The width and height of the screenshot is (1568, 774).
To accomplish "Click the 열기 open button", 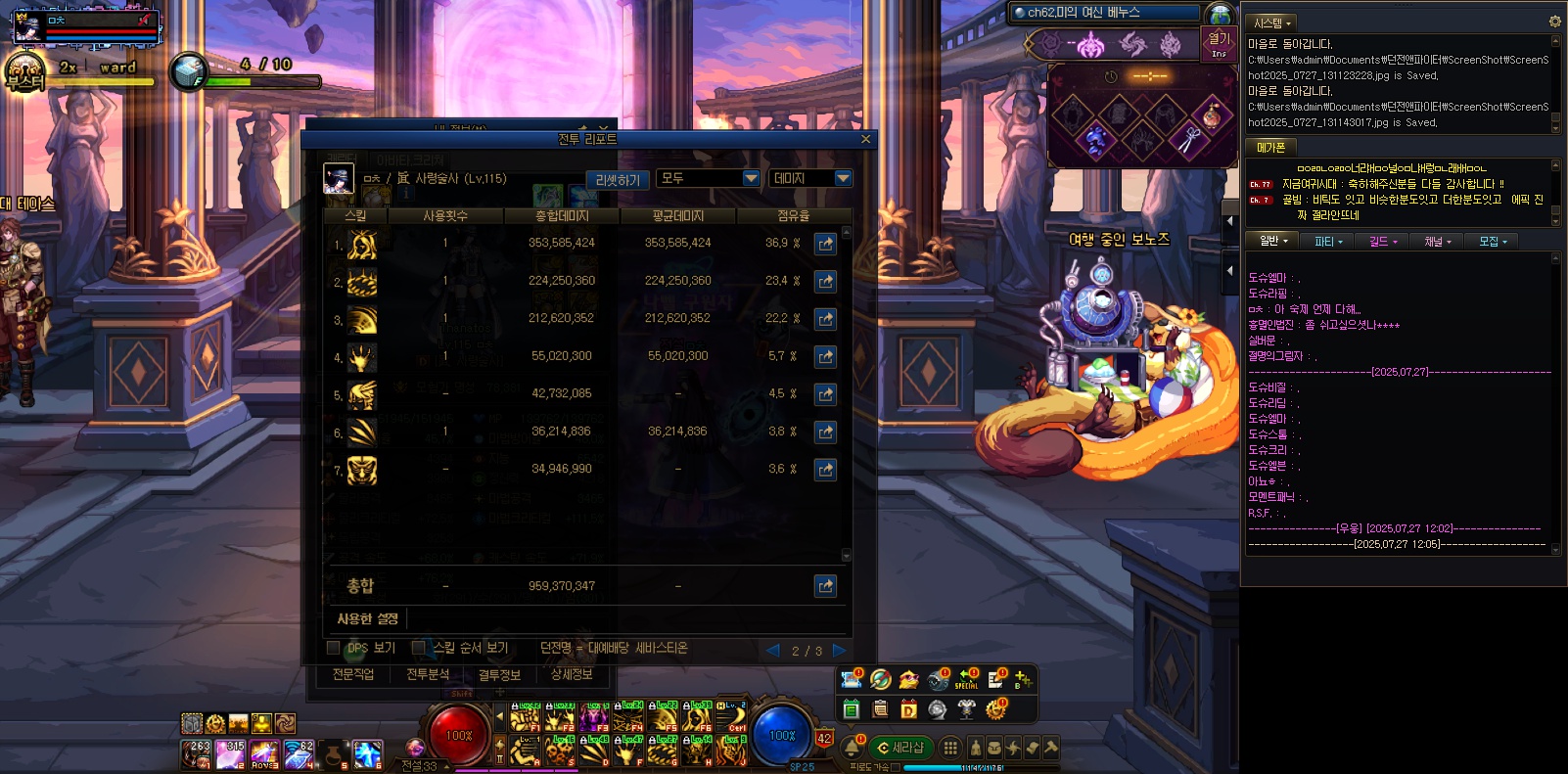I will (x=1219, y=42).
